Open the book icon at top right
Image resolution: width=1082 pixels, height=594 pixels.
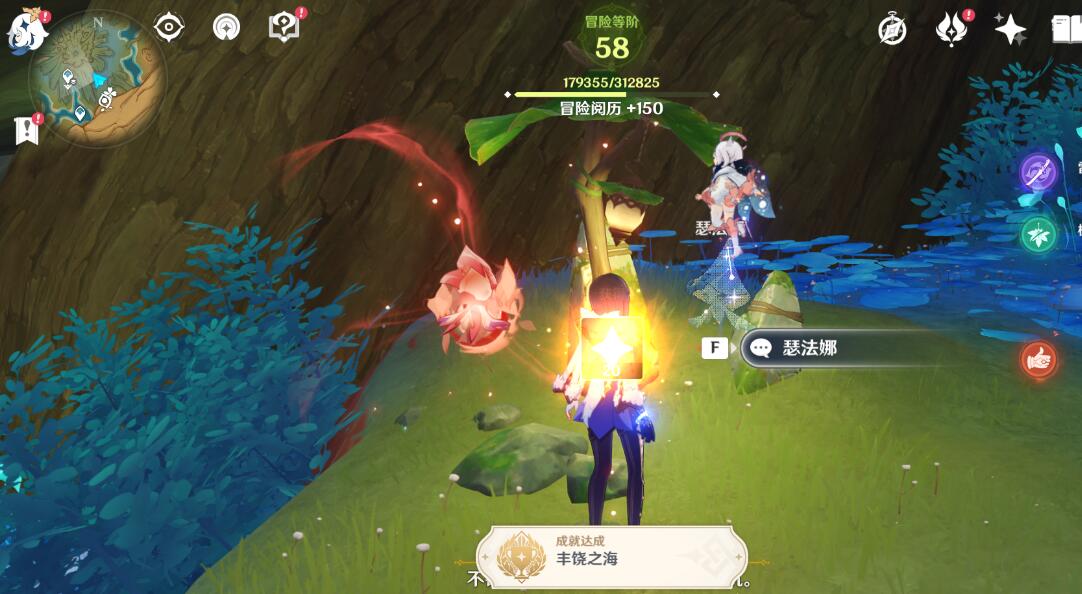click(1066, 29)
